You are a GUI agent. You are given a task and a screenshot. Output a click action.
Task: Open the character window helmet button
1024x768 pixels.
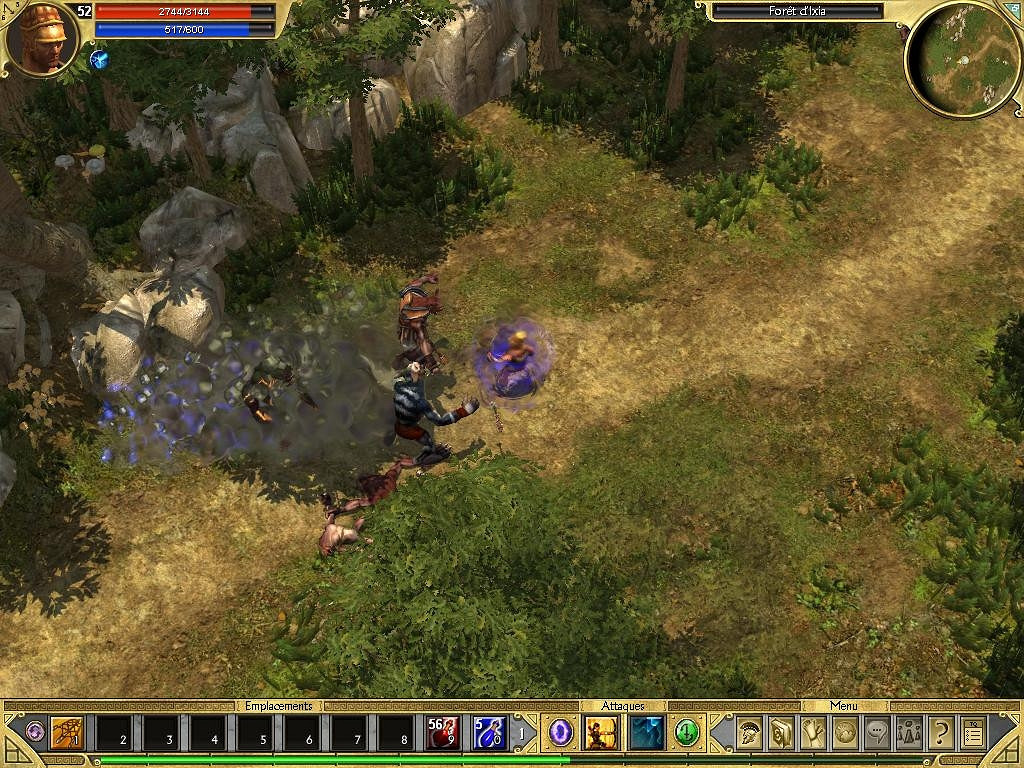[x=750, y=734]
